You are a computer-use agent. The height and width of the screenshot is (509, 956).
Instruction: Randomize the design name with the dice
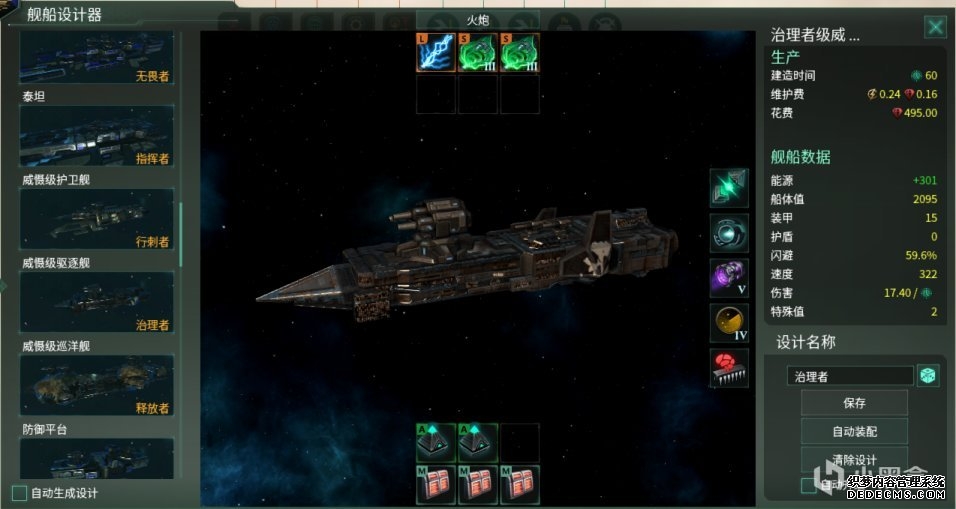click(x=929, y=376)
